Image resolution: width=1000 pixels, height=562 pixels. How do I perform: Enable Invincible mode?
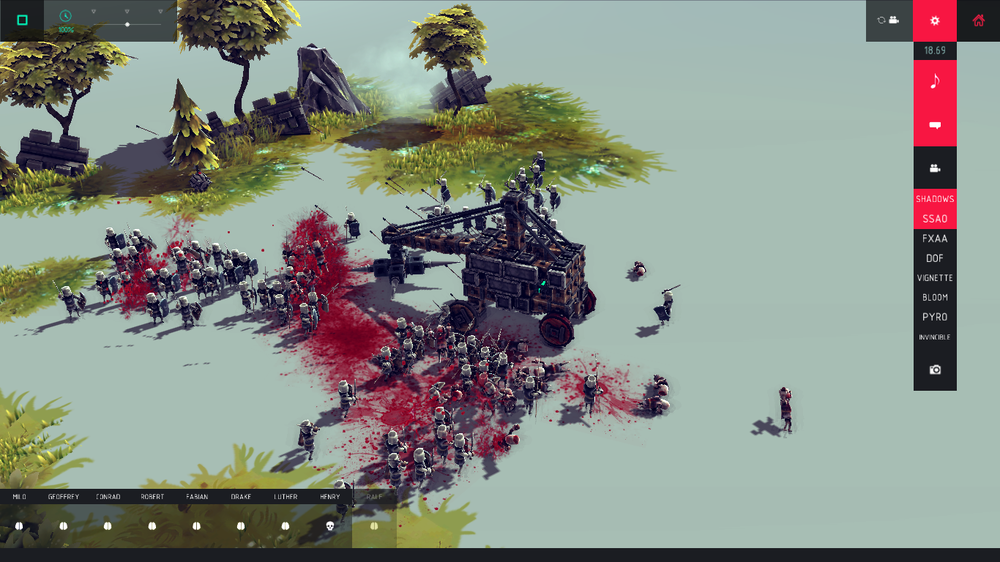[935, 338]
